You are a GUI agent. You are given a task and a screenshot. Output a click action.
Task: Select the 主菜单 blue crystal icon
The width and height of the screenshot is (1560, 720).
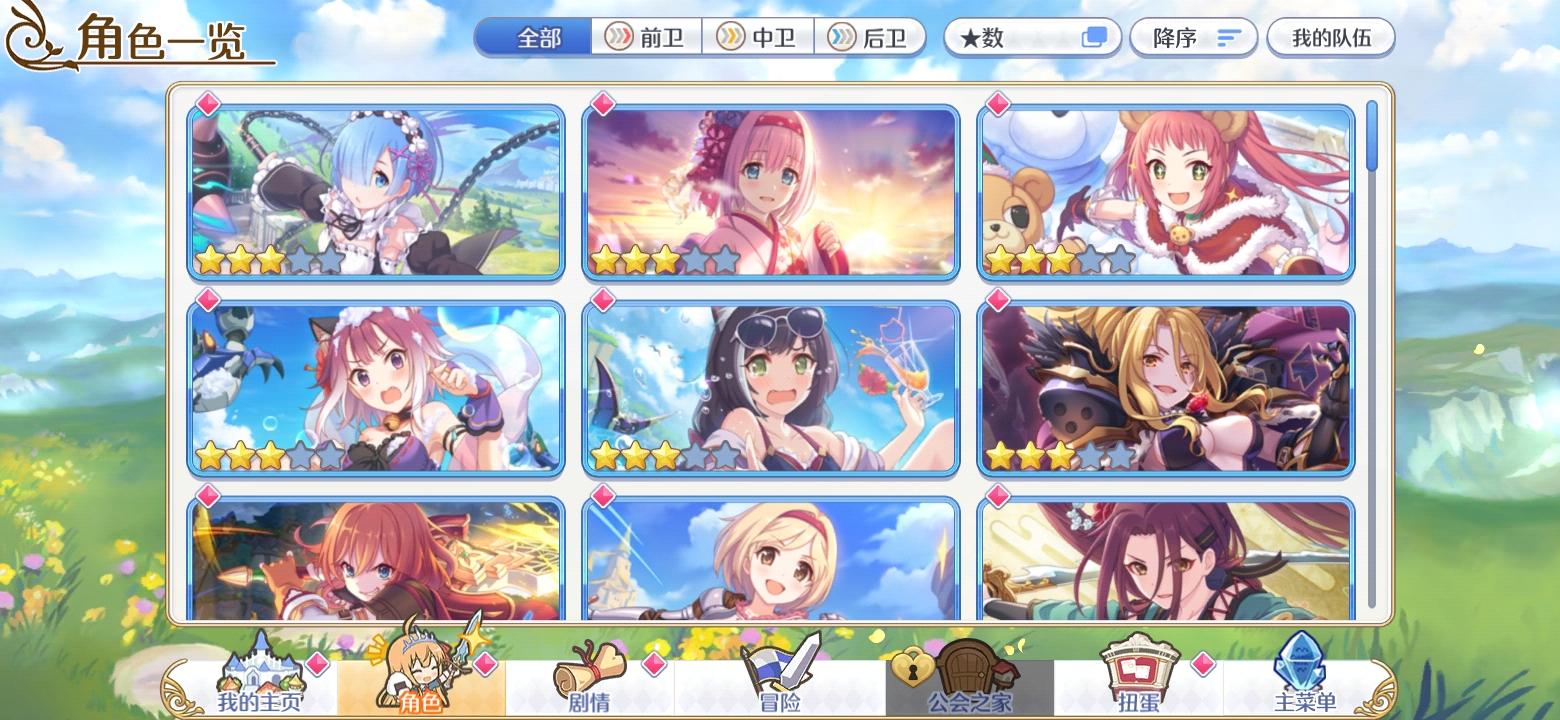tap(1300, 670)
